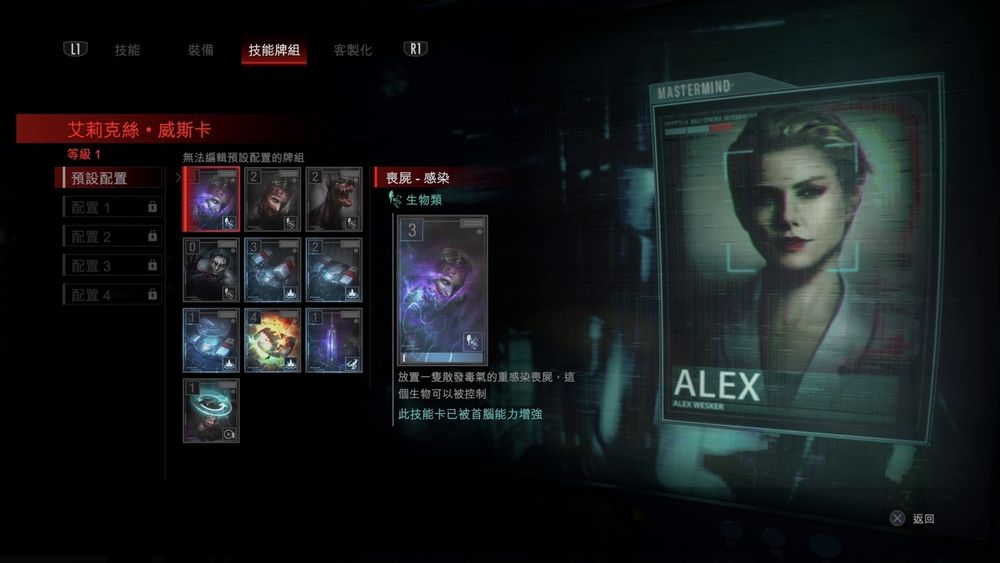This screenshot has width=1000, height=563.
Task: Switch to the 技能 tab
Action: point(127,50)
